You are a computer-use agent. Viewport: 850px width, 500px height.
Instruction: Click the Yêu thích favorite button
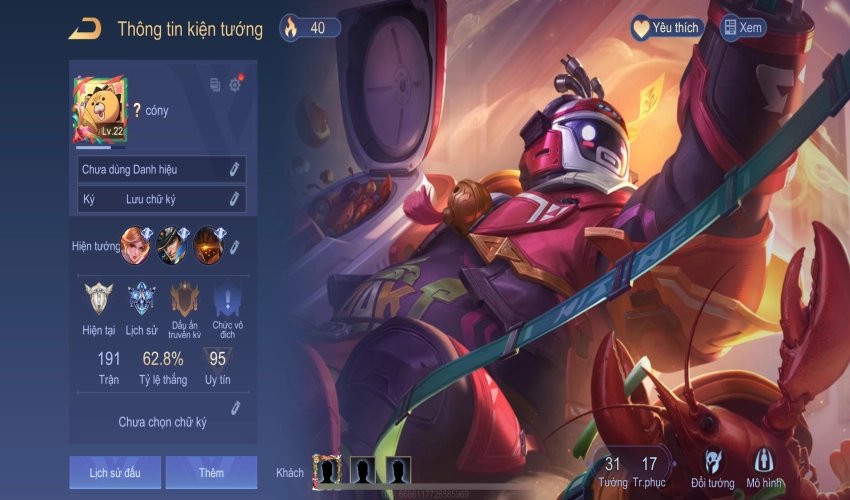[x=666, y=28]
